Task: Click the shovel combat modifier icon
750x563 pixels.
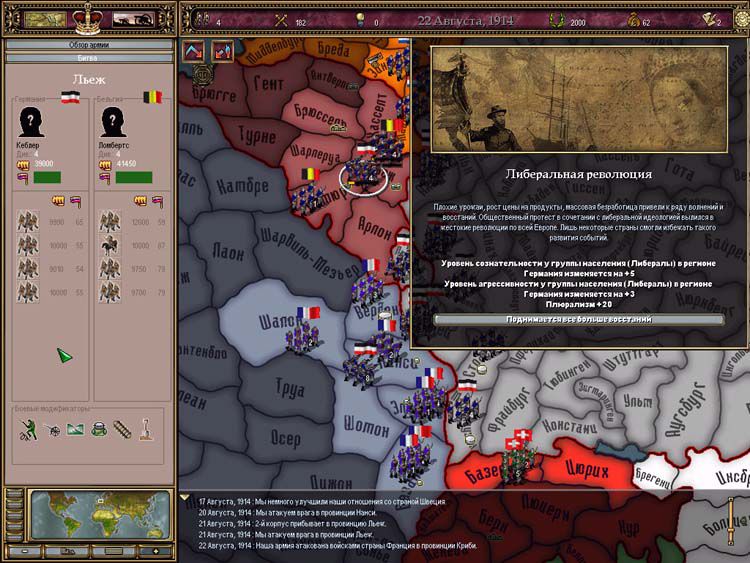Action: tap(147, 431)
